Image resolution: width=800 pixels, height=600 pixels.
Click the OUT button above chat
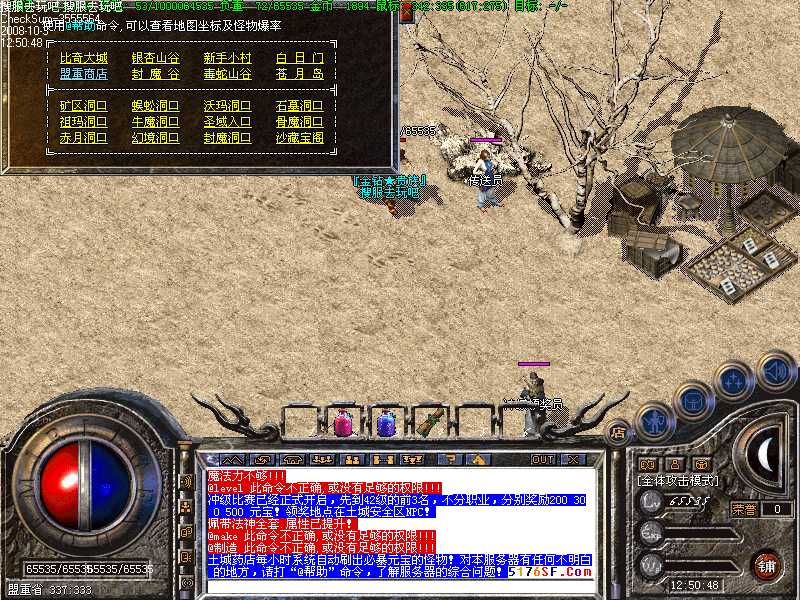(x=542, y=459)
